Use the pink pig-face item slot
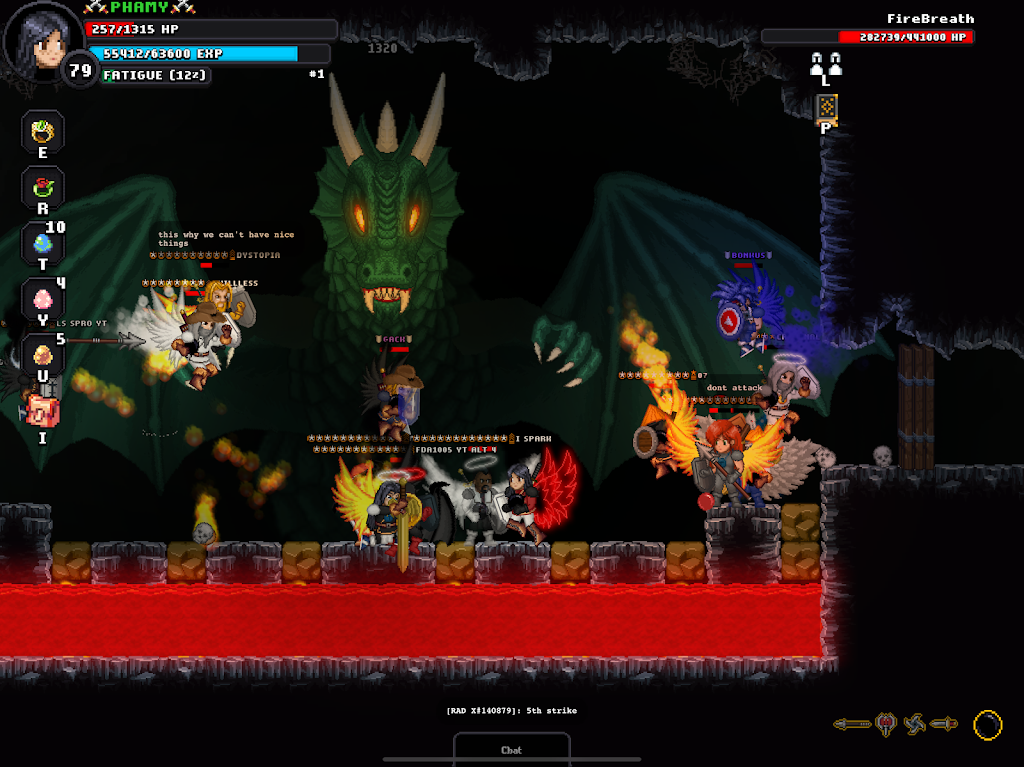The height and width of the screenshot is (767, 1024). coord(43,410)
